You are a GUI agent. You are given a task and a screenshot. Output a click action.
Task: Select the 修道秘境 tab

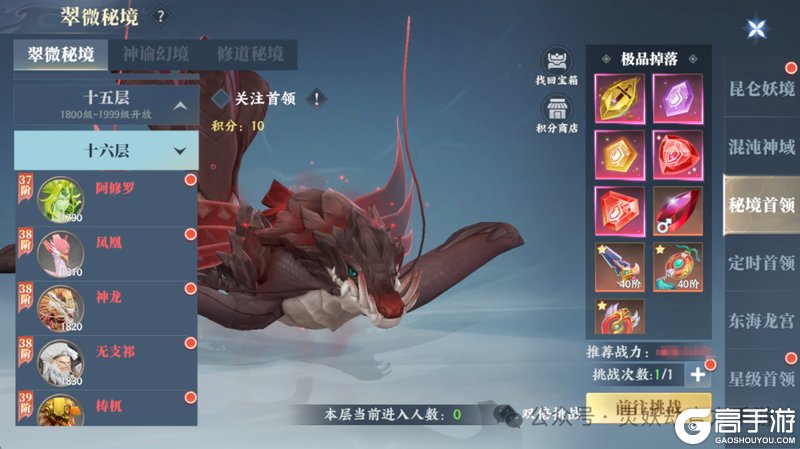tap(249, 55)
